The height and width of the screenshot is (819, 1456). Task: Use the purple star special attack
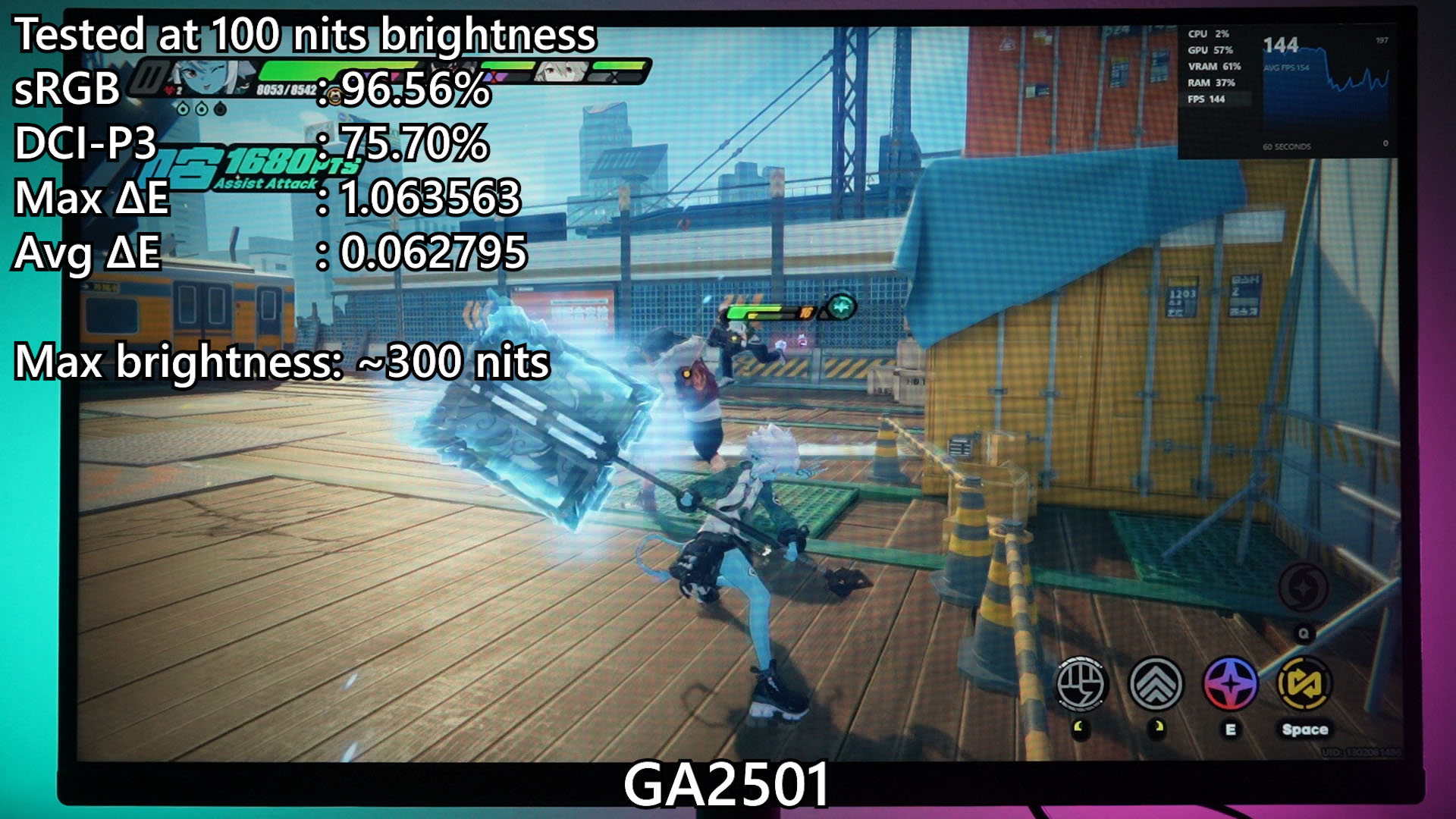click(x=1230, y=682)
